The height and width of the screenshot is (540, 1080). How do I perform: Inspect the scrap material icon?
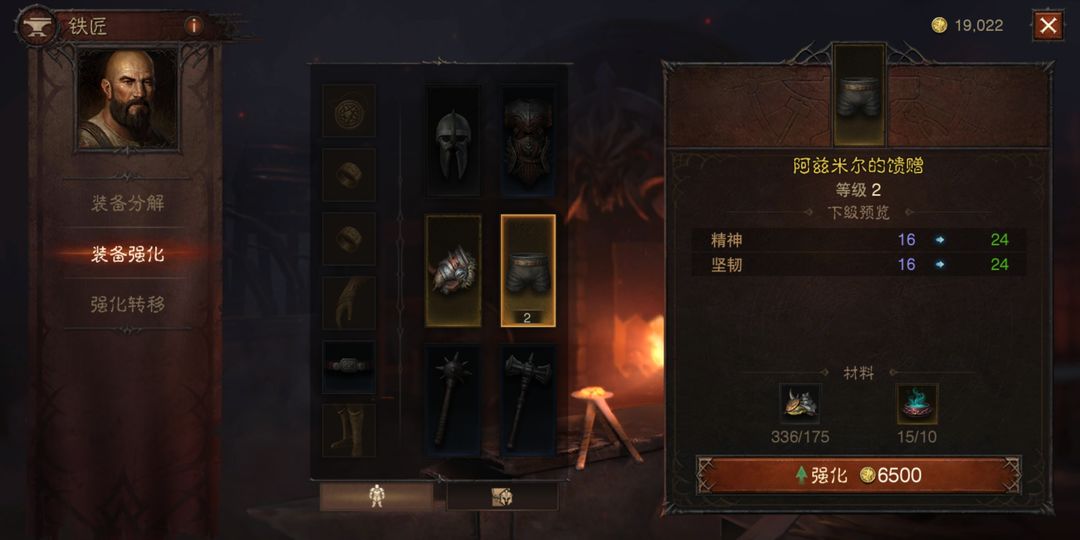click(800, 404)
